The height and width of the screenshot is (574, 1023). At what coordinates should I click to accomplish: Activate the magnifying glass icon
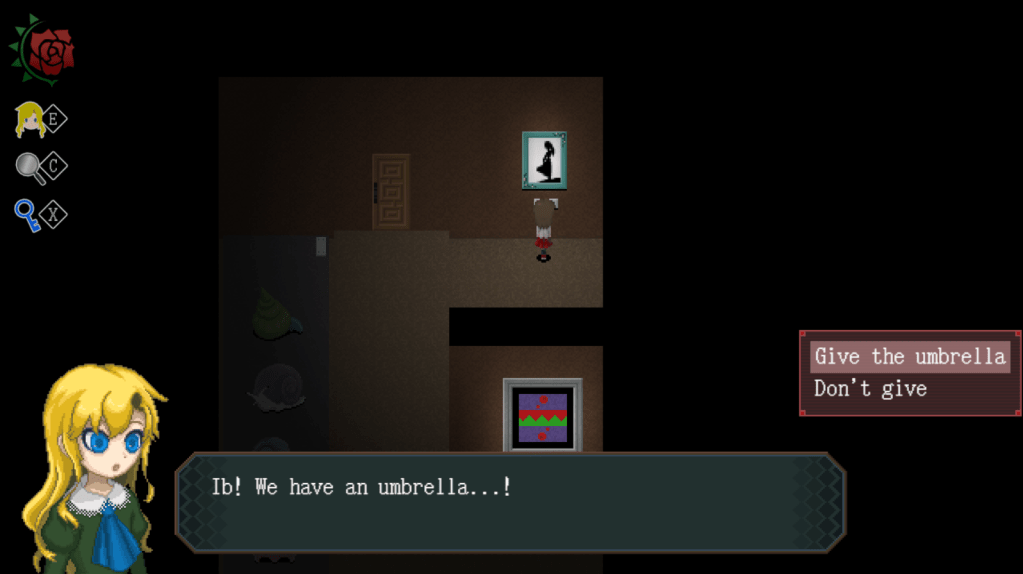[x=31, y=167]
